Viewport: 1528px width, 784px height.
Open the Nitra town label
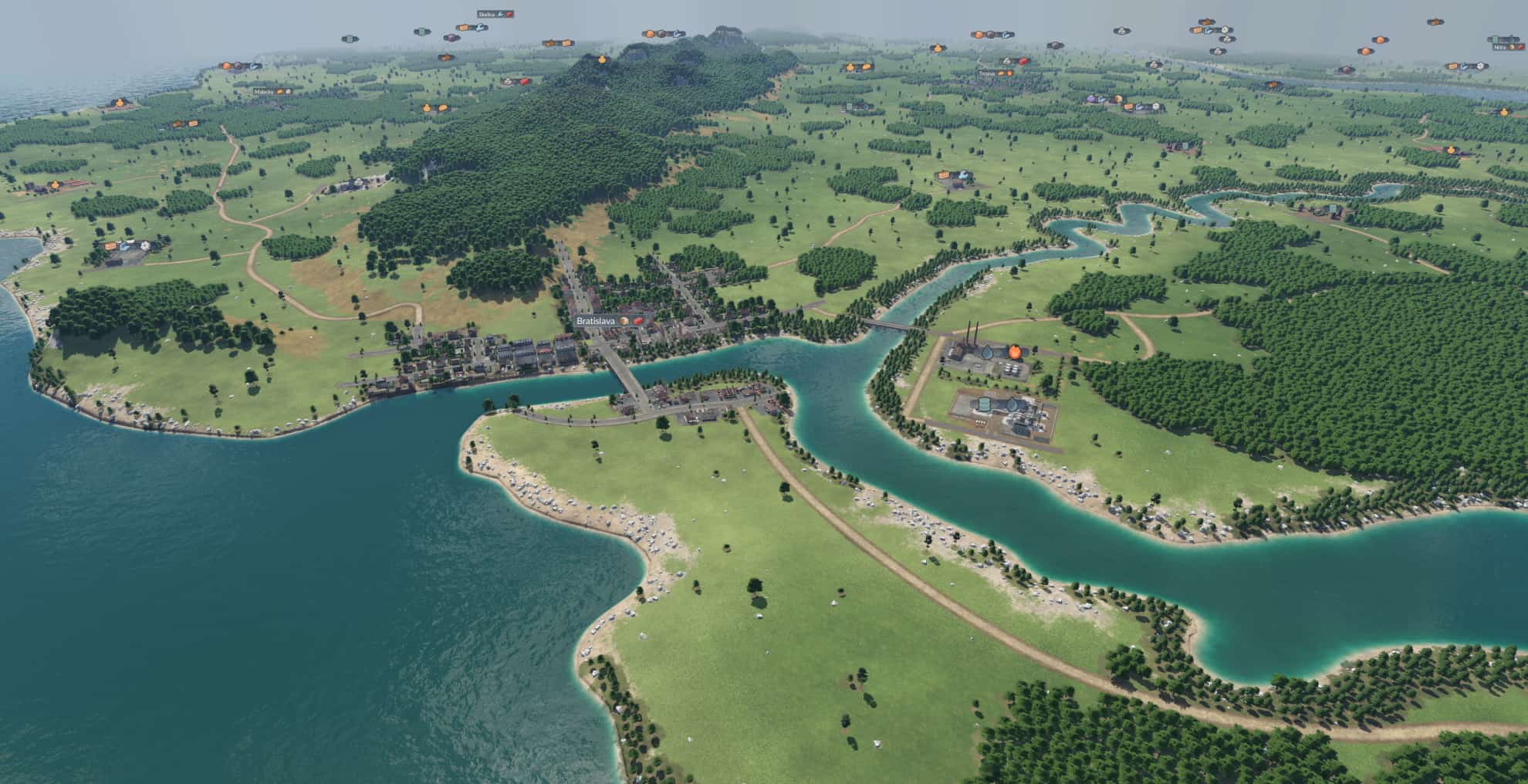click(x=1499, y=46)
